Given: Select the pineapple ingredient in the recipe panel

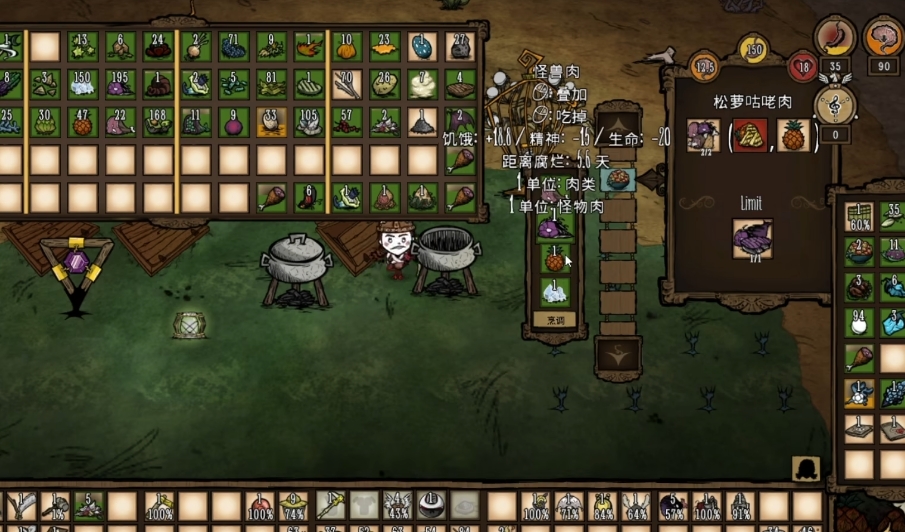Looking at the screenshot, I should (793, 135).
